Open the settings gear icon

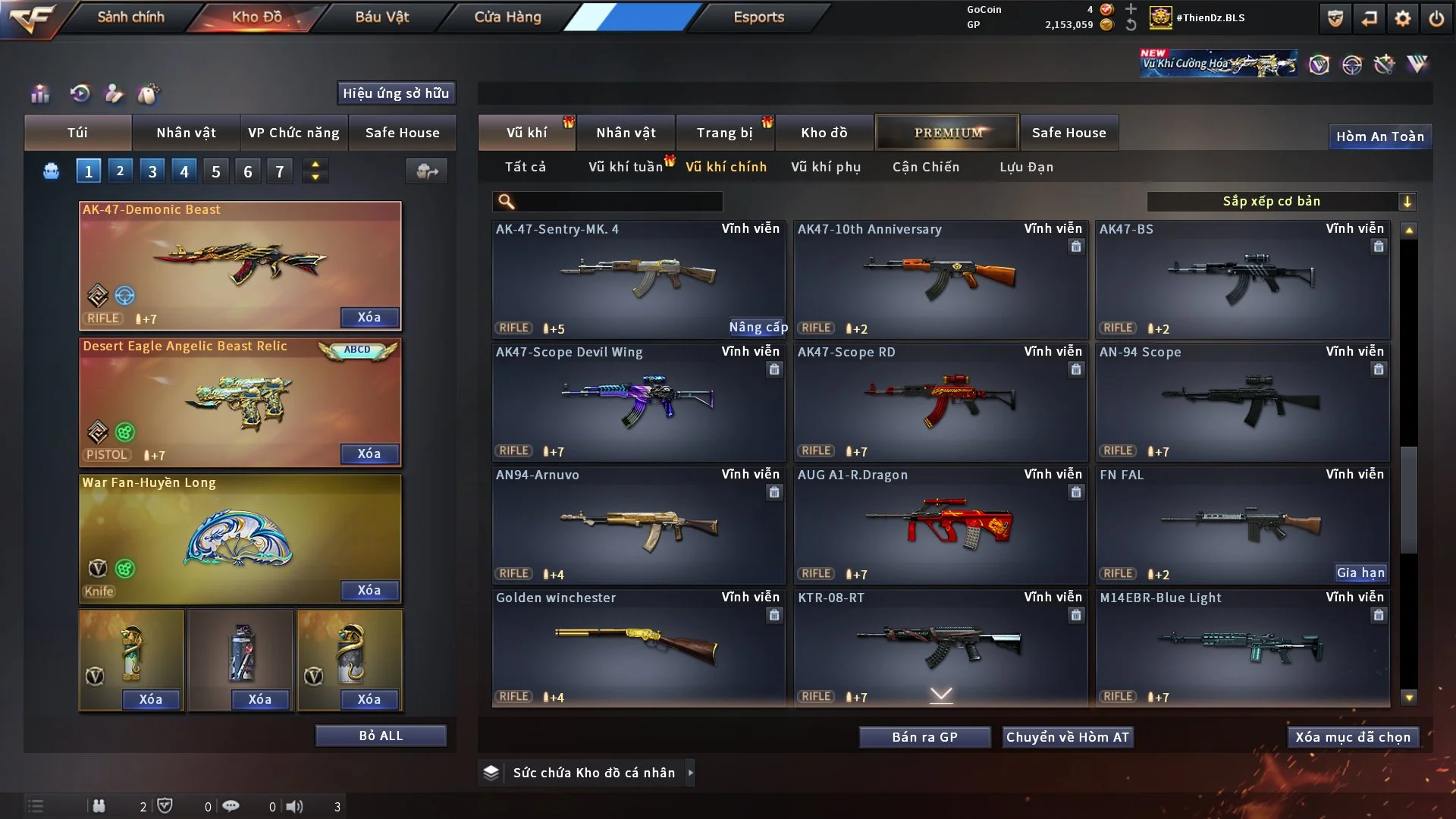[x=1402, y=18]
